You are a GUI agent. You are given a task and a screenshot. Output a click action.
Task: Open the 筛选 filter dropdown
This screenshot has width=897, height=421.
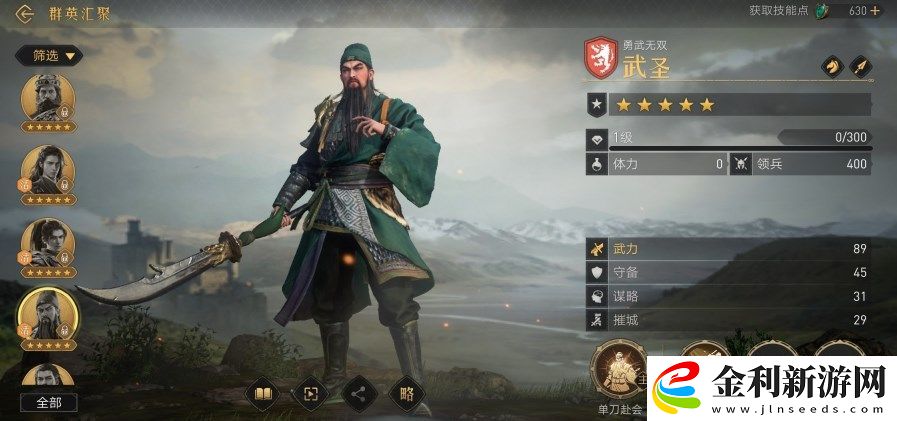coord(48,56)
